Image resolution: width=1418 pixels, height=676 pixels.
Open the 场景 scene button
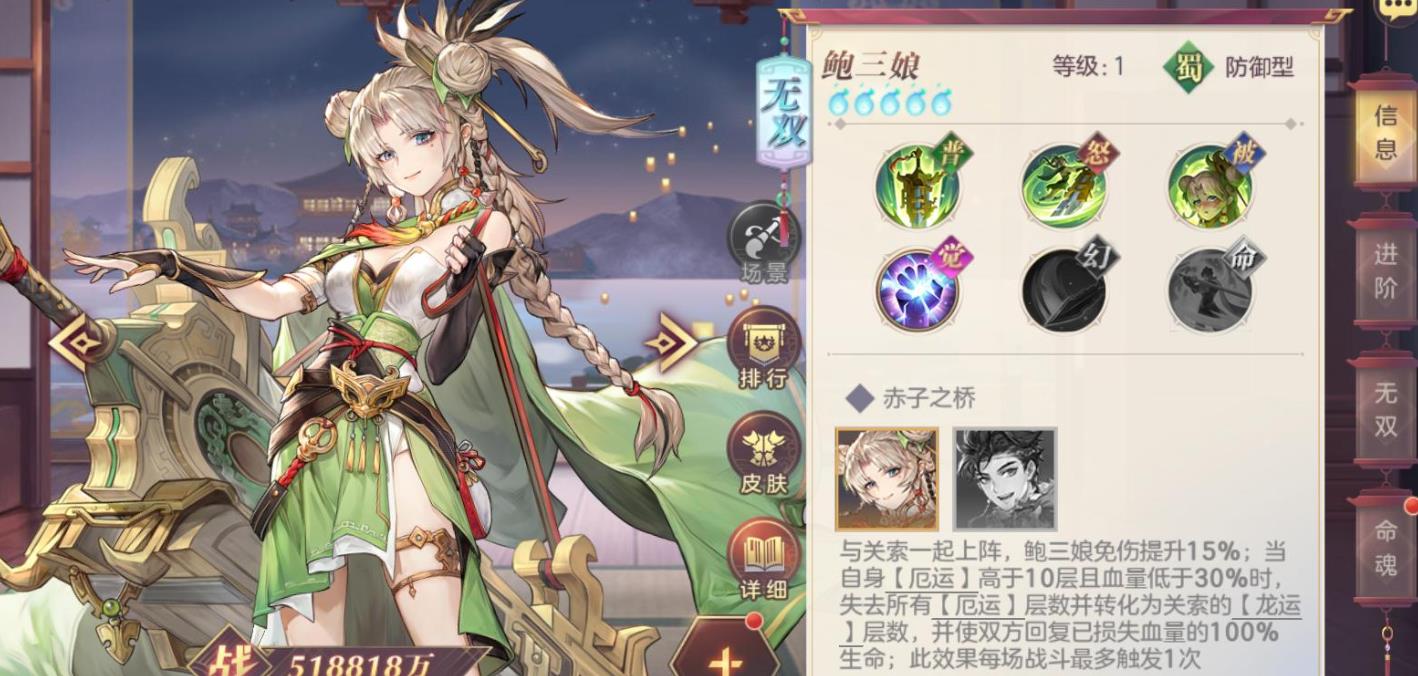pos(764,243)
